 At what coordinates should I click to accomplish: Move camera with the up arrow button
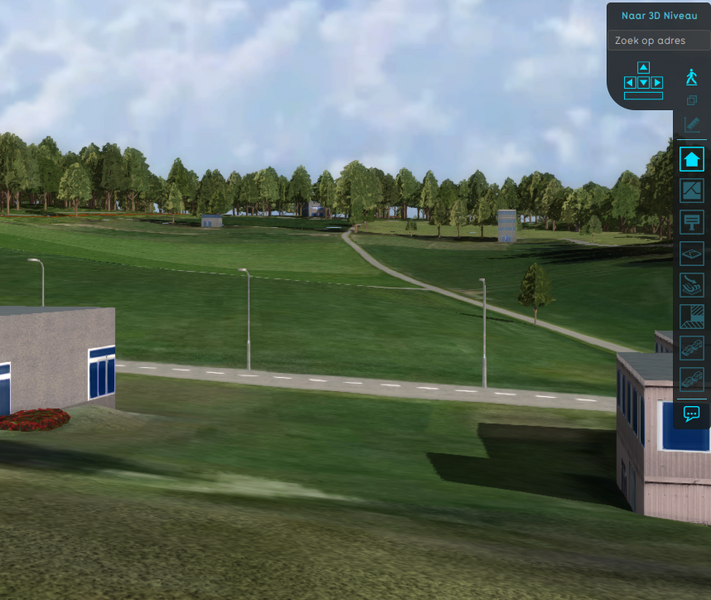point(643,68)
